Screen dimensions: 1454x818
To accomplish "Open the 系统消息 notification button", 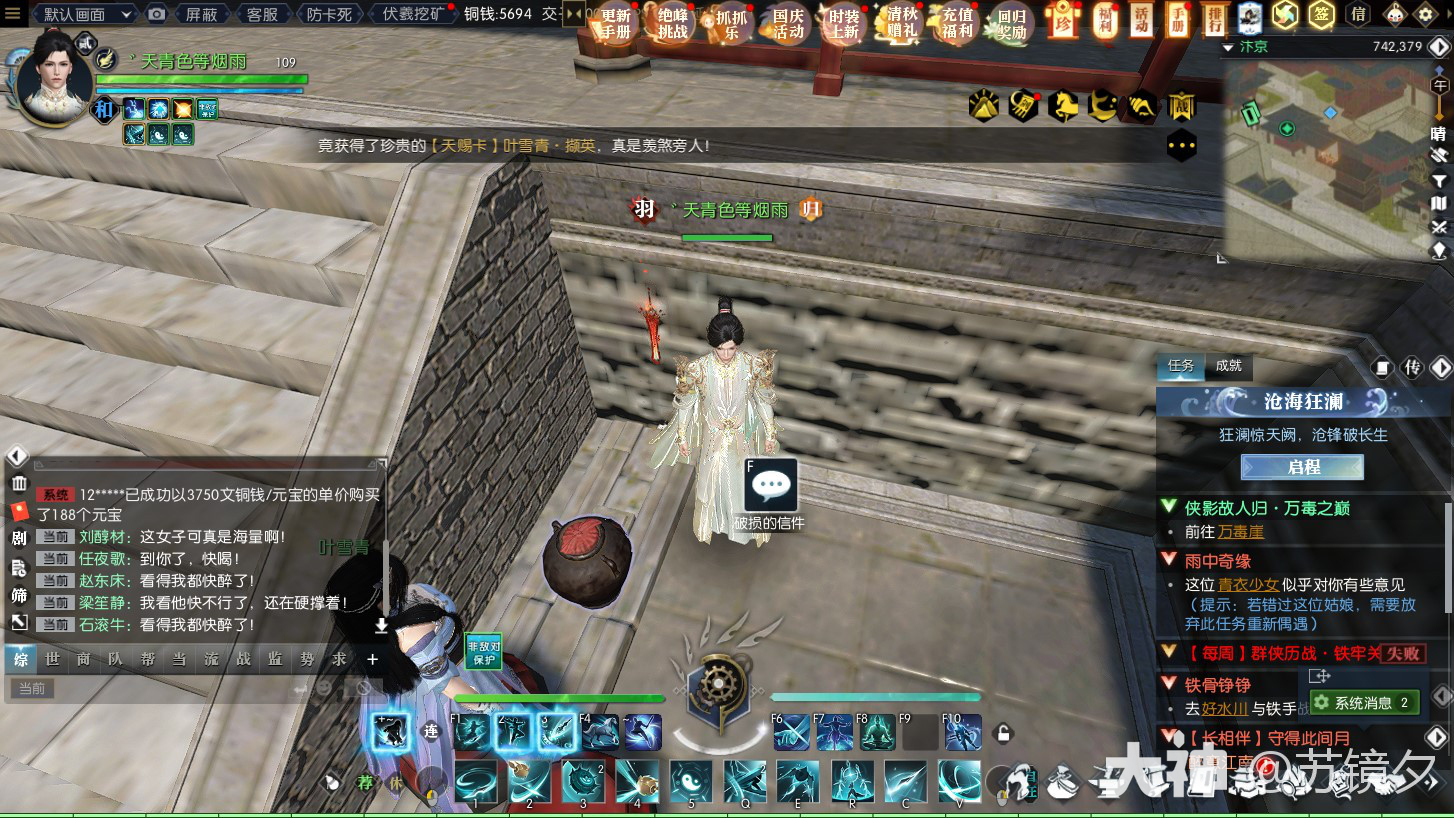I will coord(1364,703).
